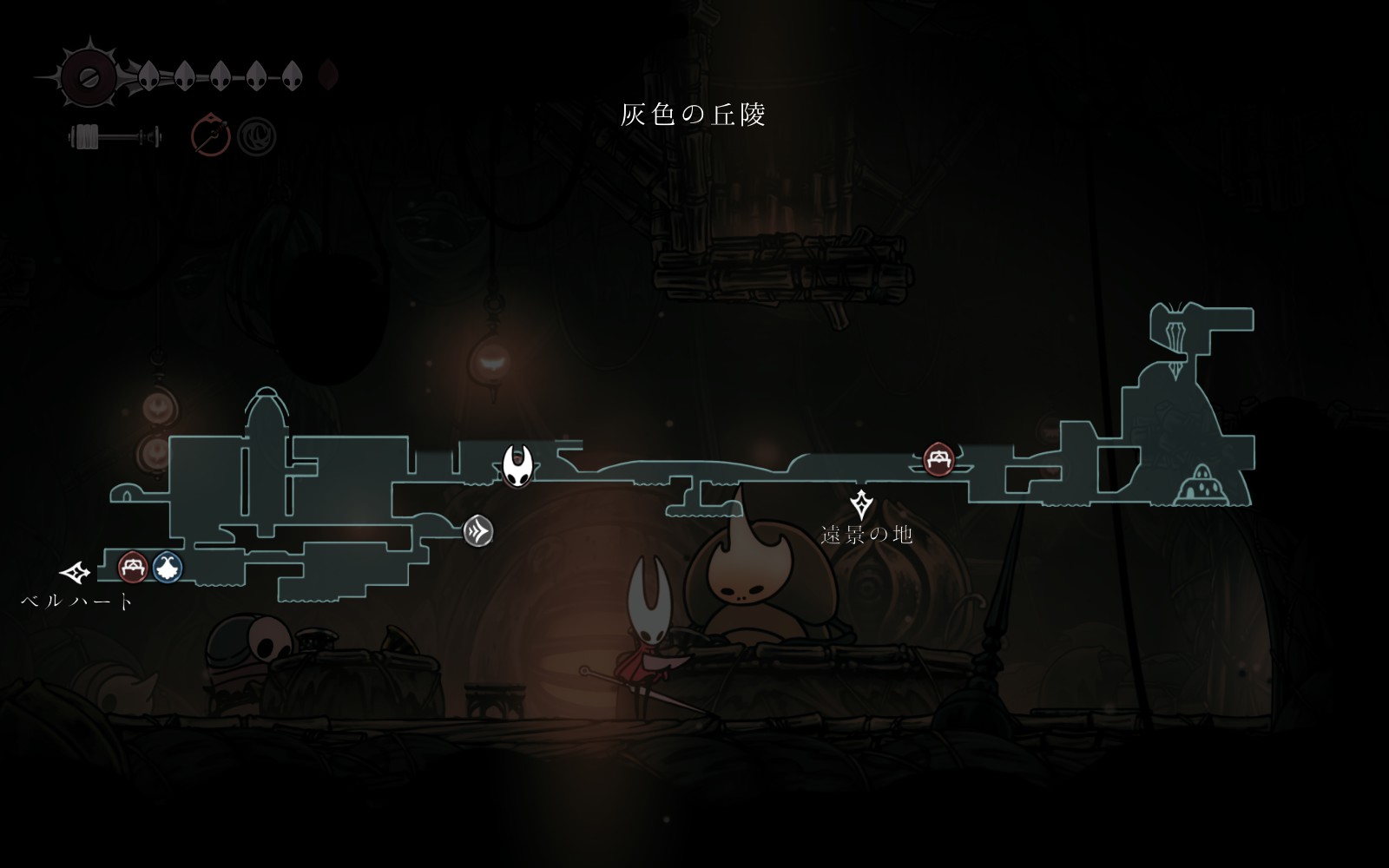This screenshot has width=1389, height=868.
Task: Click the bench marker near the ベルハート exit
Action: (132, 568)
